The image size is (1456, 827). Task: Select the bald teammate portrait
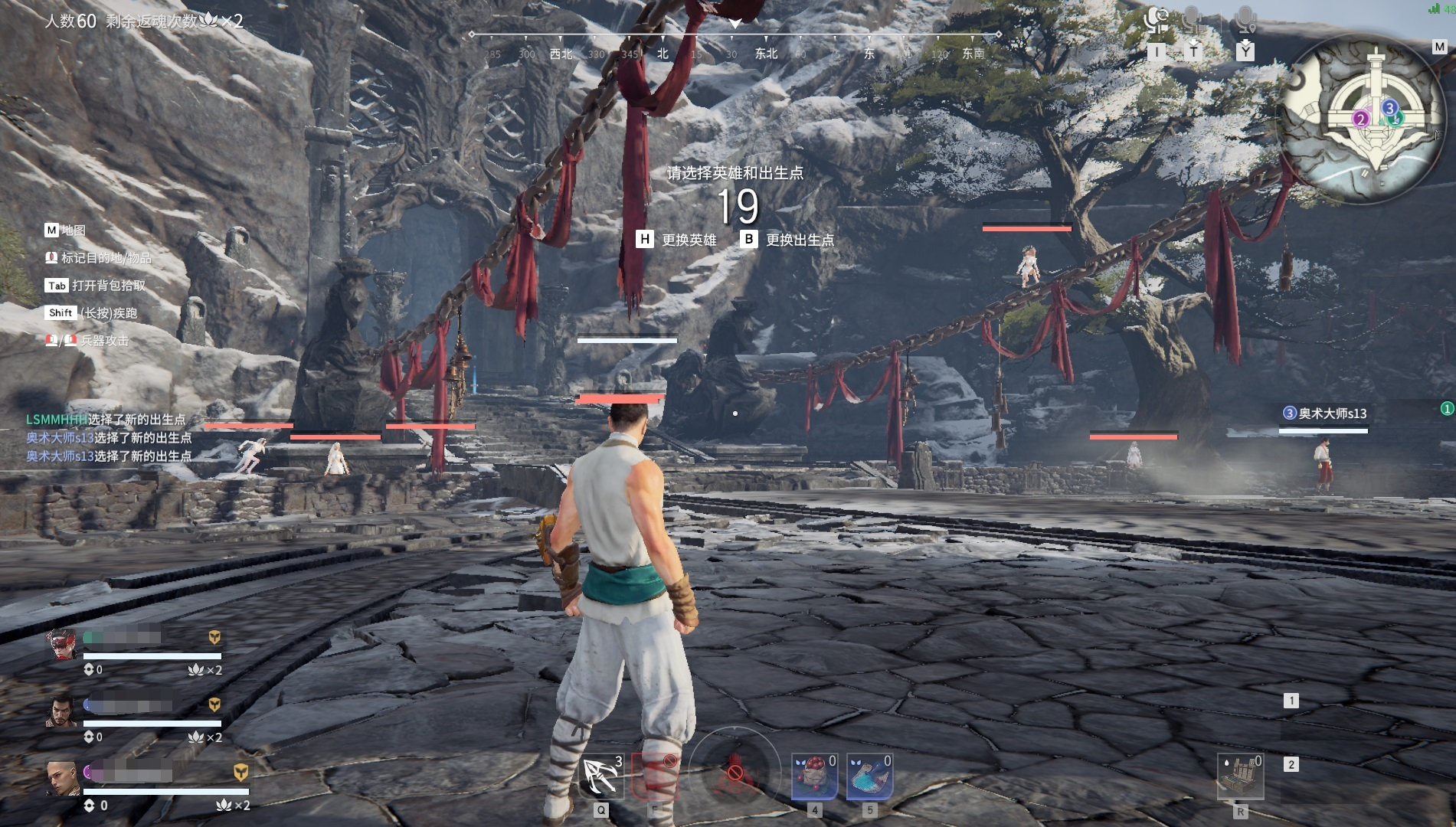[61, 778]
